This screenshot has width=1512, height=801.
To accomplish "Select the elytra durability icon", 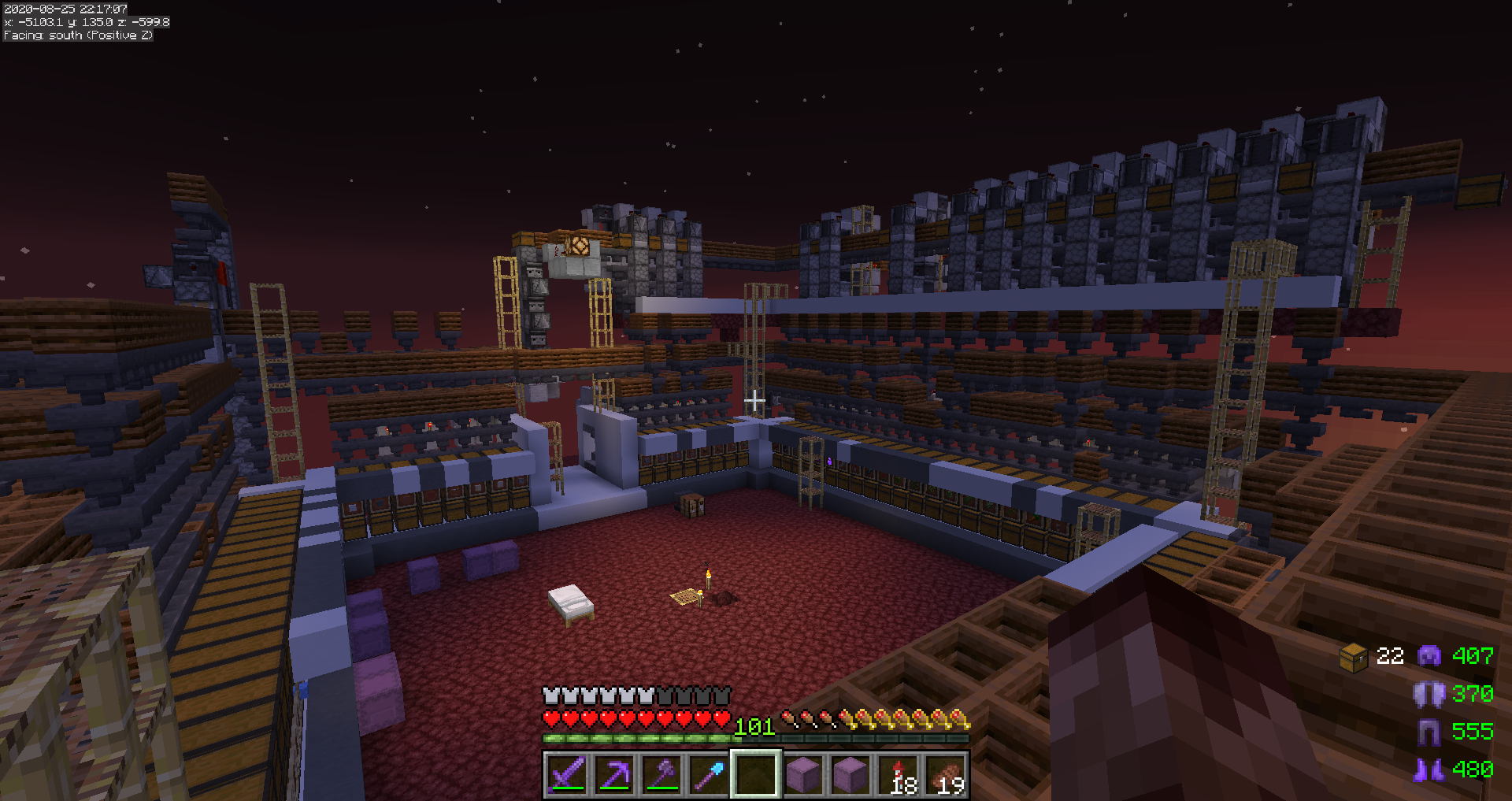I will coord(1429,694).
